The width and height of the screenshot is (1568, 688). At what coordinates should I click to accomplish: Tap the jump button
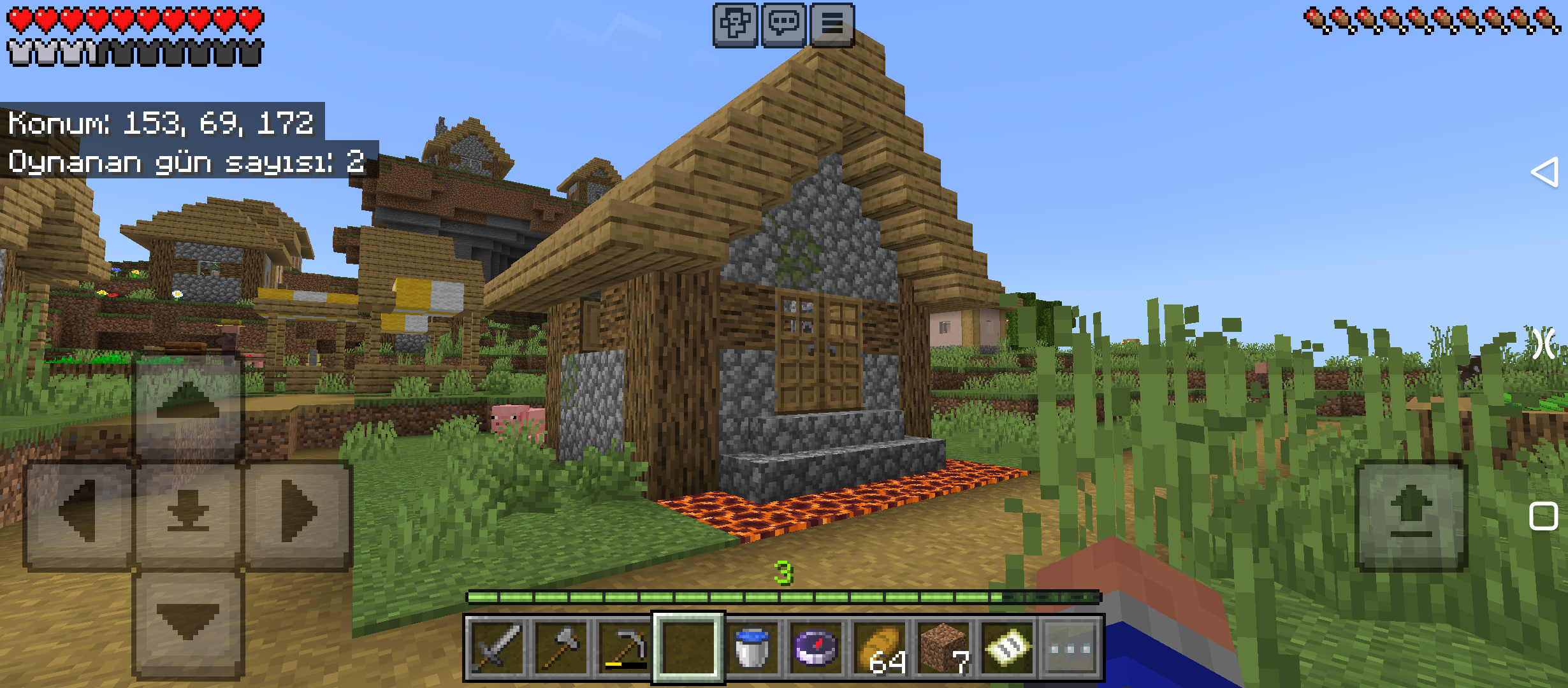coord(1411,515)
